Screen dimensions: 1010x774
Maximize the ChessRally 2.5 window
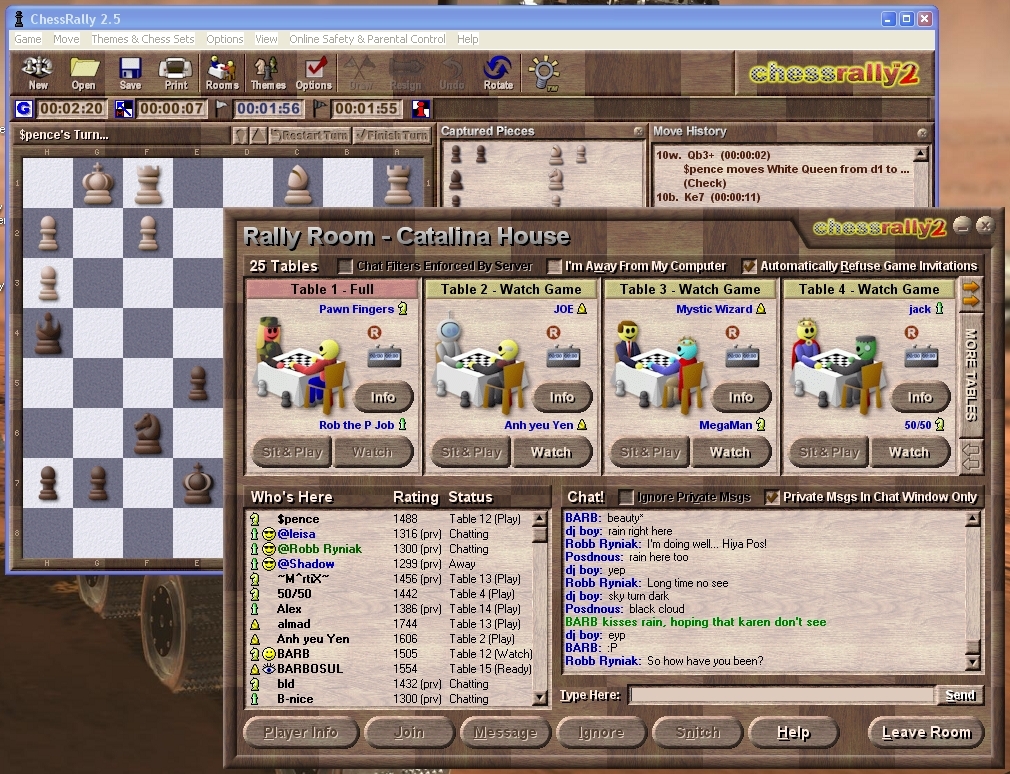[x=907, y=18]
